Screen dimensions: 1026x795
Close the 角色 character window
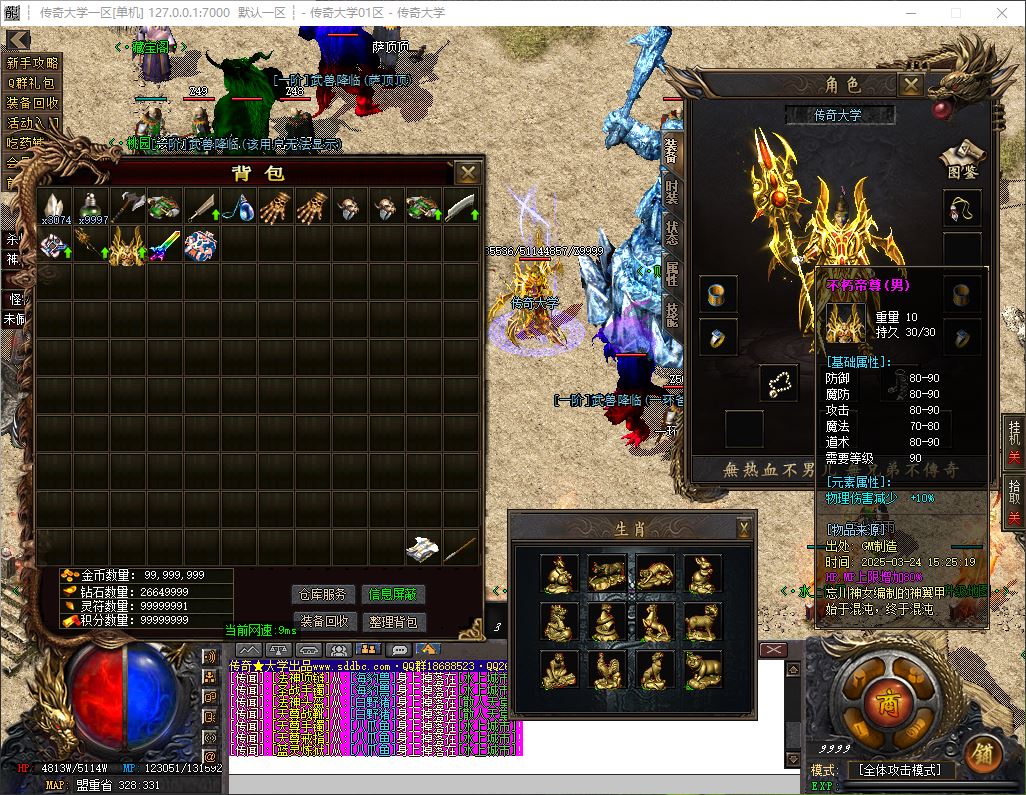coord(910,85)
